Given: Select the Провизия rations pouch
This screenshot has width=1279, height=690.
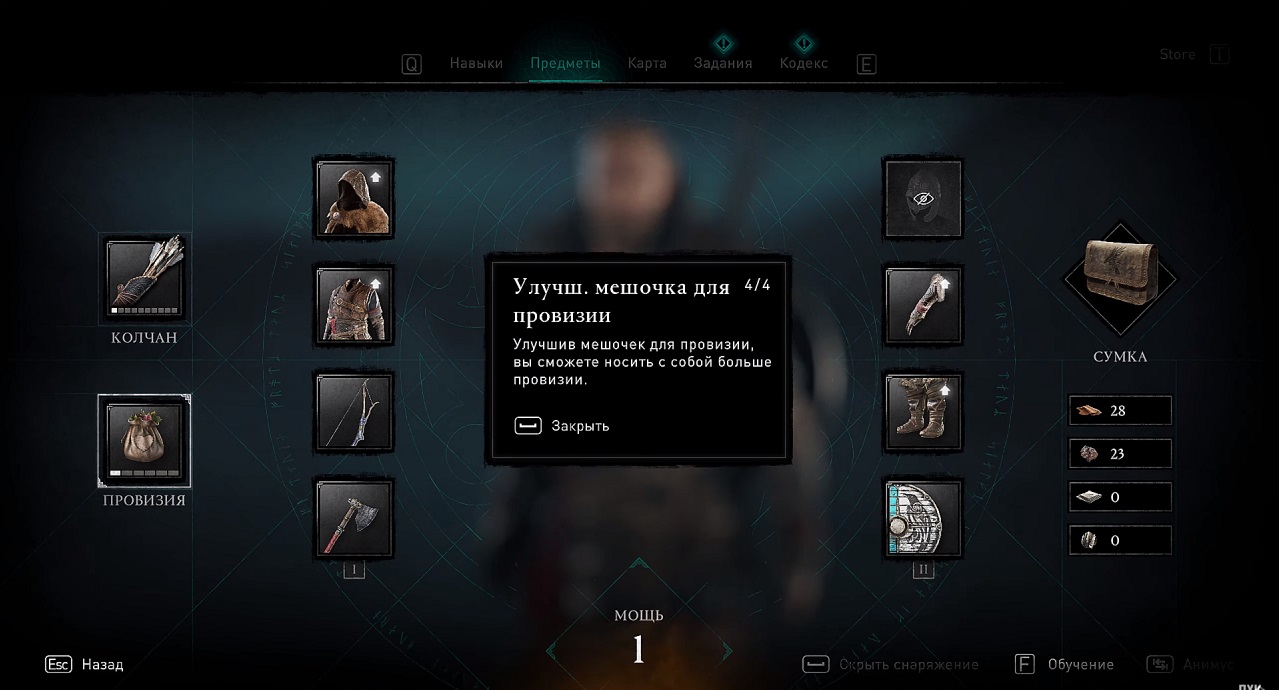Looking at the screenshot, I should point(144,441).
